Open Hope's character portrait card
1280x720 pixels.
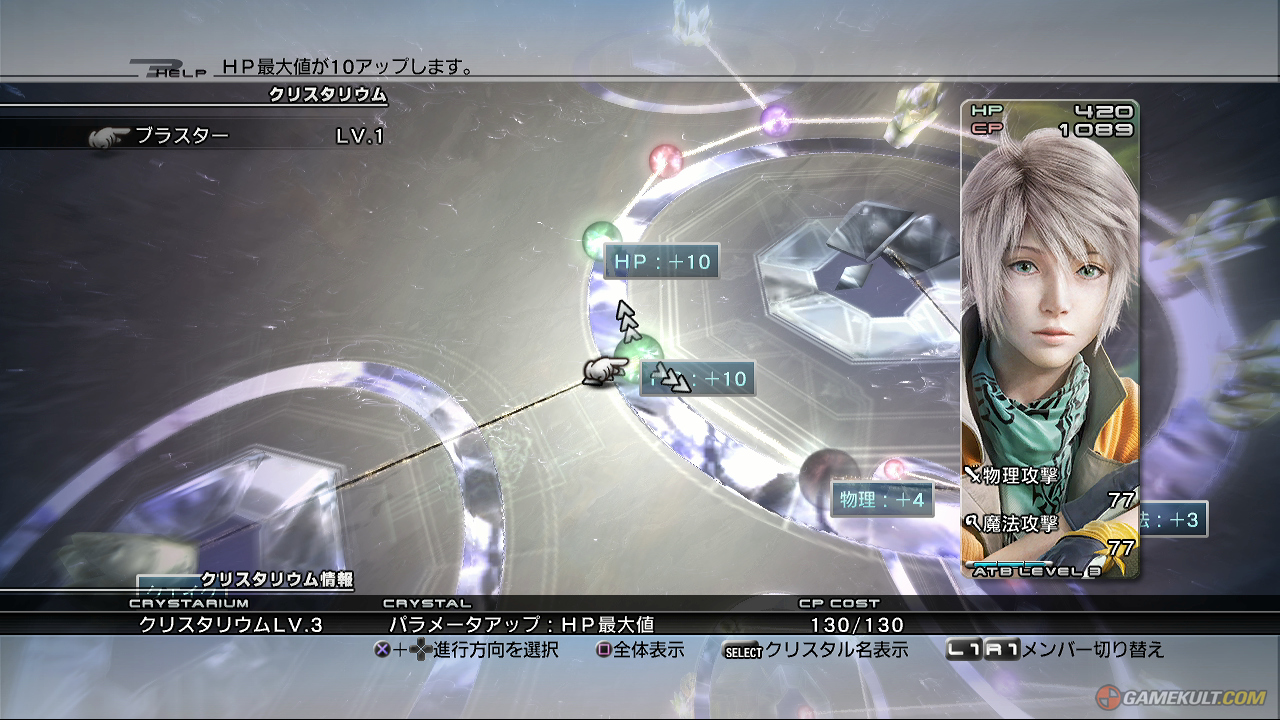pyautogui.click(x=1050, y=340)
